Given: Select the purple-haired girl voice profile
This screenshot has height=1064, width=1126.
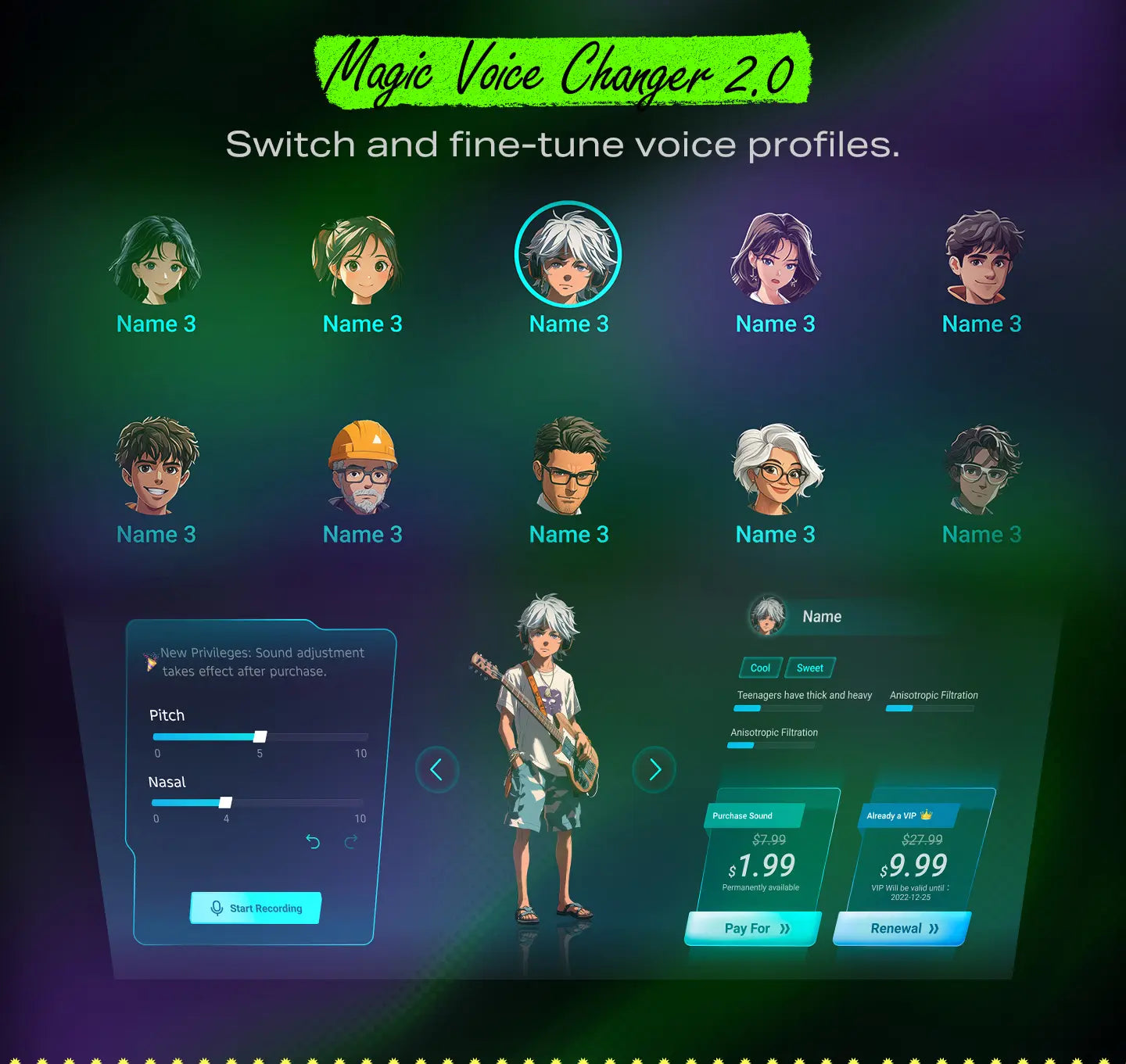Looking at the screenshot, I should (775, 259).
